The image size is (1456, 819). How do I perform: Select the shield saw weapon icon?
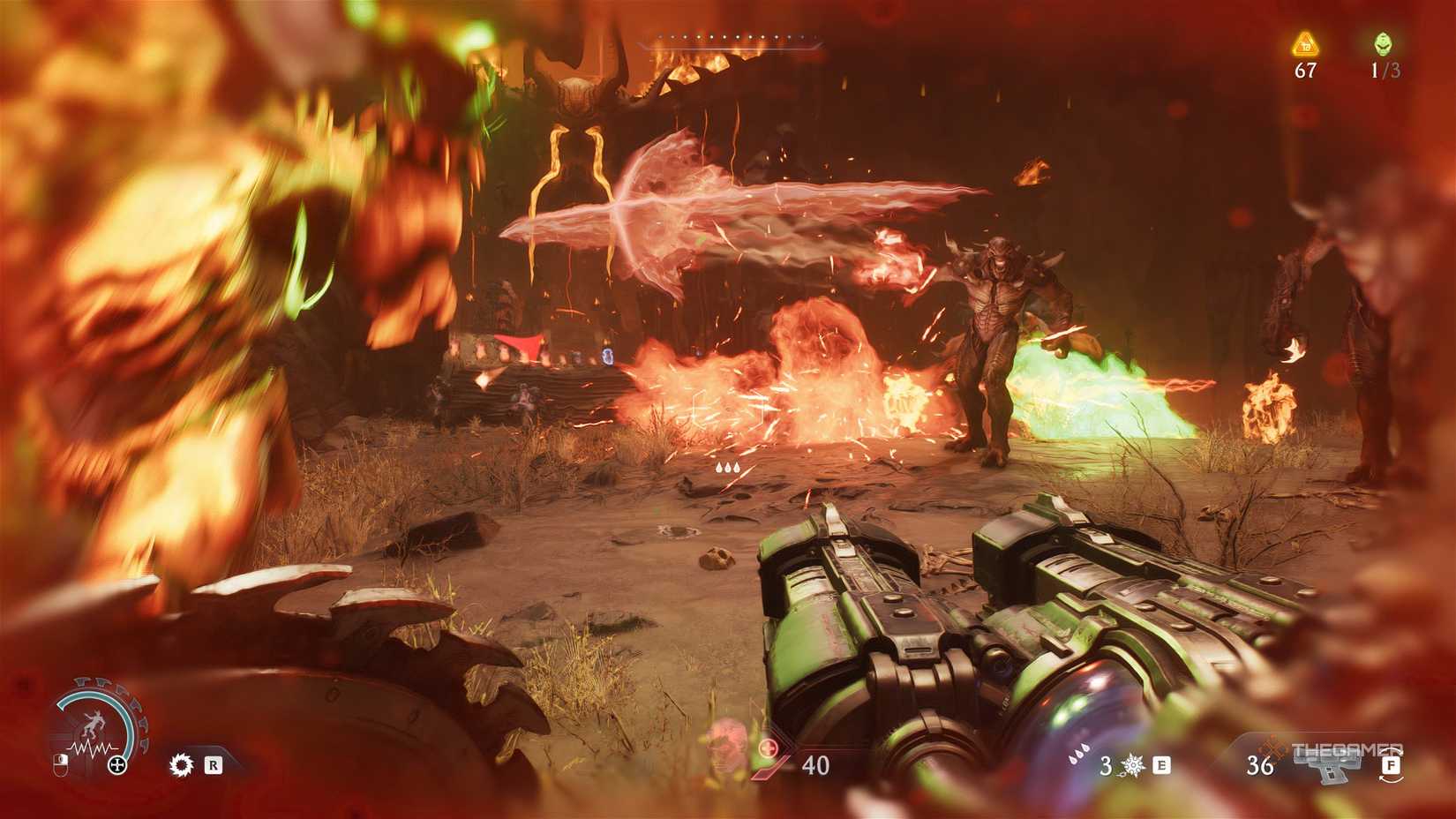click(182, 764)
